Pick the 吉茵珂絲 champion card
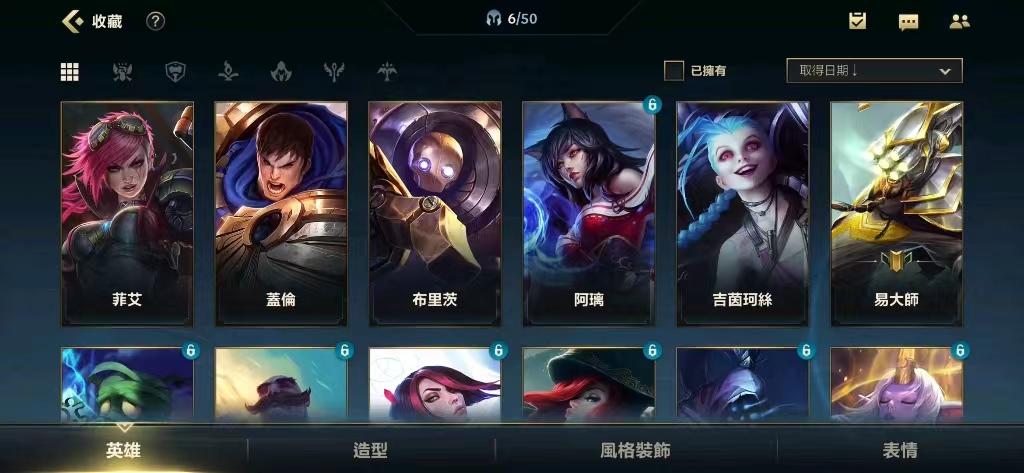The height and width of the screenshot is (473, 1024). click(x=743, y=213)
